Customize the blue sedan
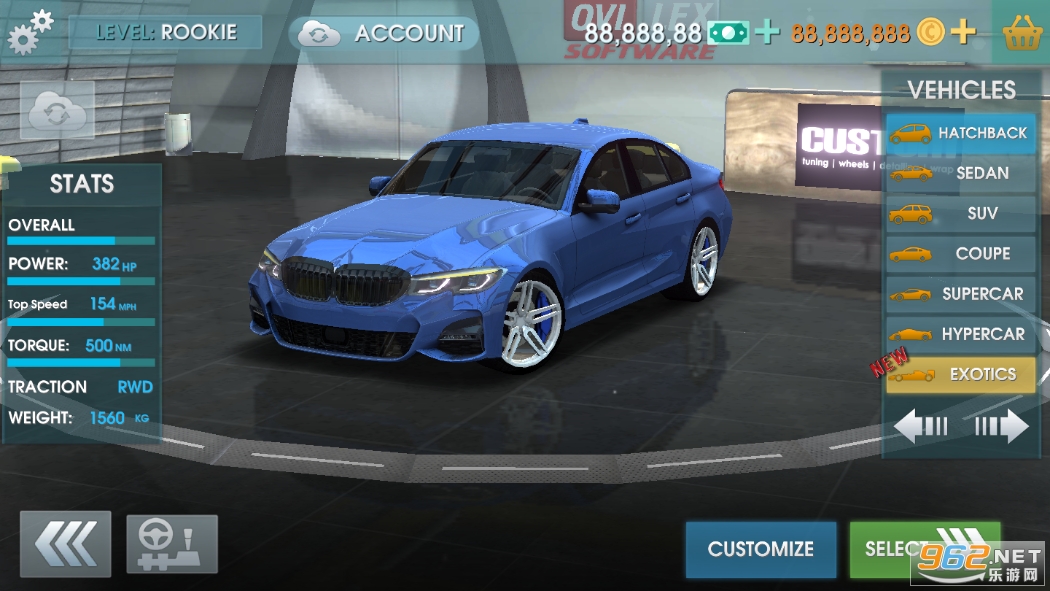 761,549
